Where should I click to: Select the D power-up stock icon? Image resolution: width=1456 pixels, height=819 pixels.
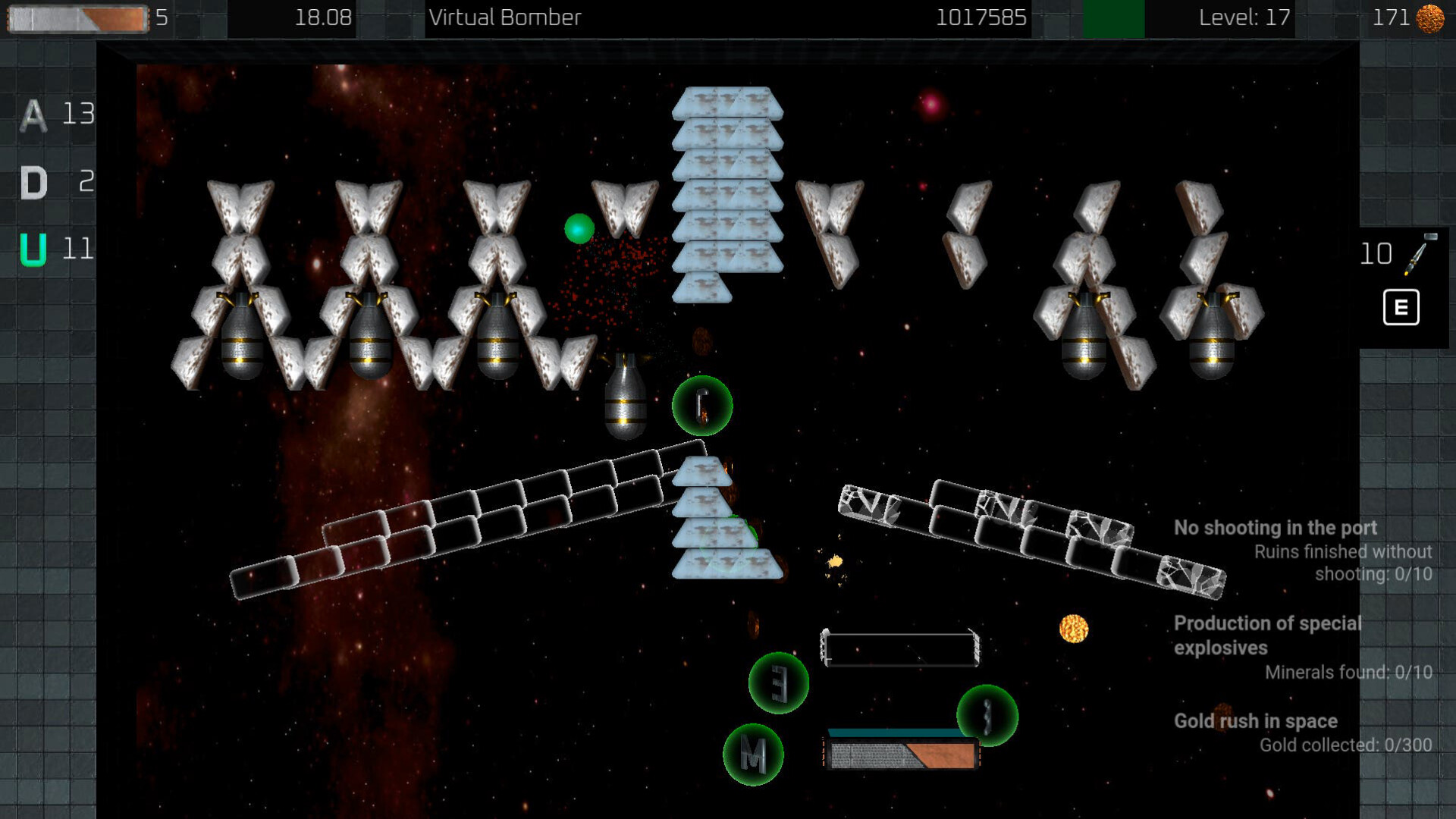point(33,183)
